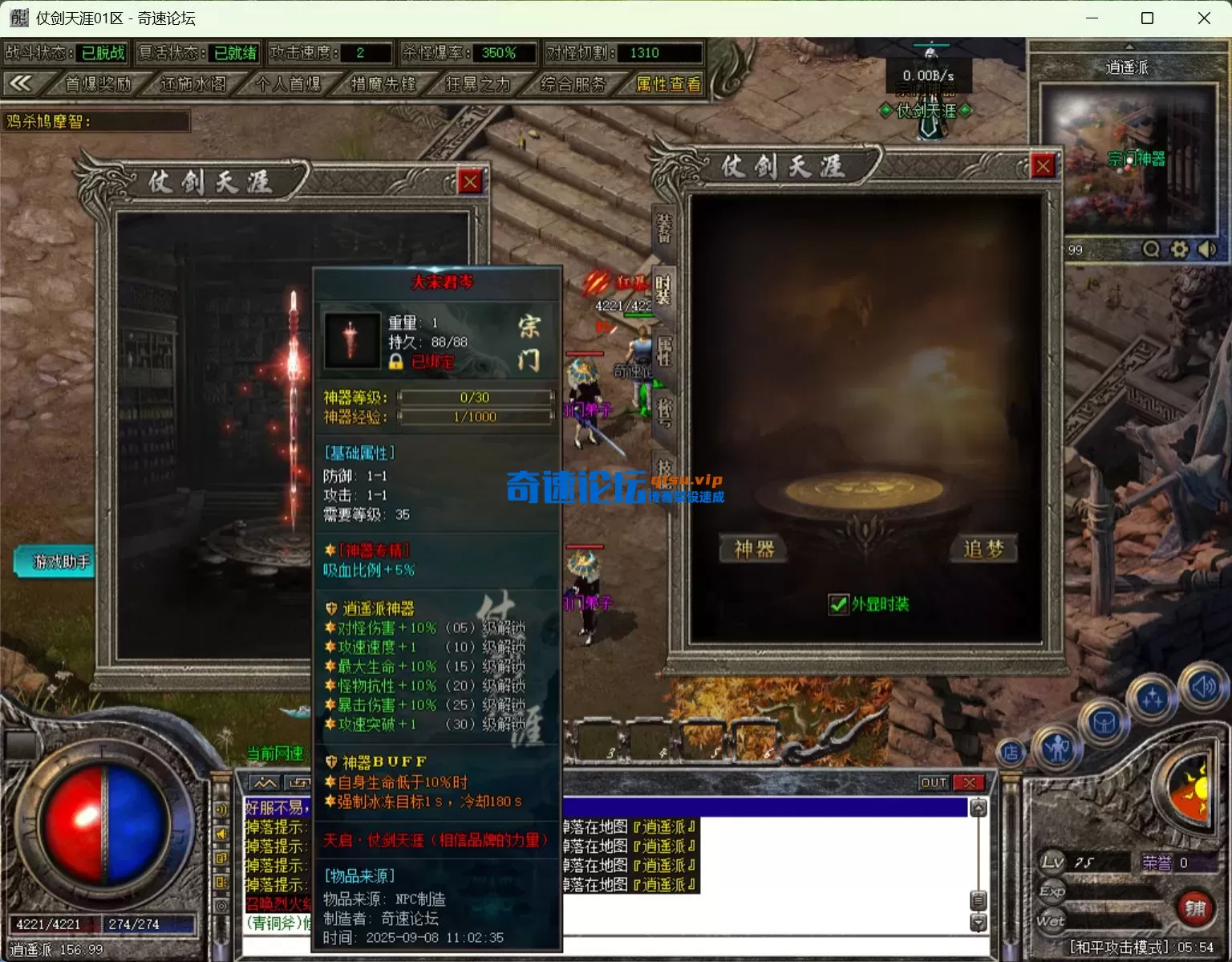Mute sound via speaker icon on minimap panel
This screenshot has height=962, width=1232.
click(x=1207, y=250)
